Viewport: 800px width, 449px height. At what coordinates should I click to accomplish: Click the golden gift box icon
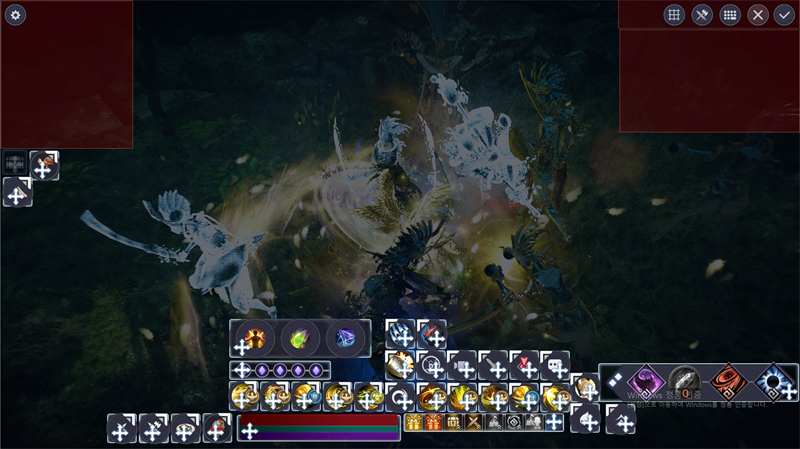click(412, 423)
